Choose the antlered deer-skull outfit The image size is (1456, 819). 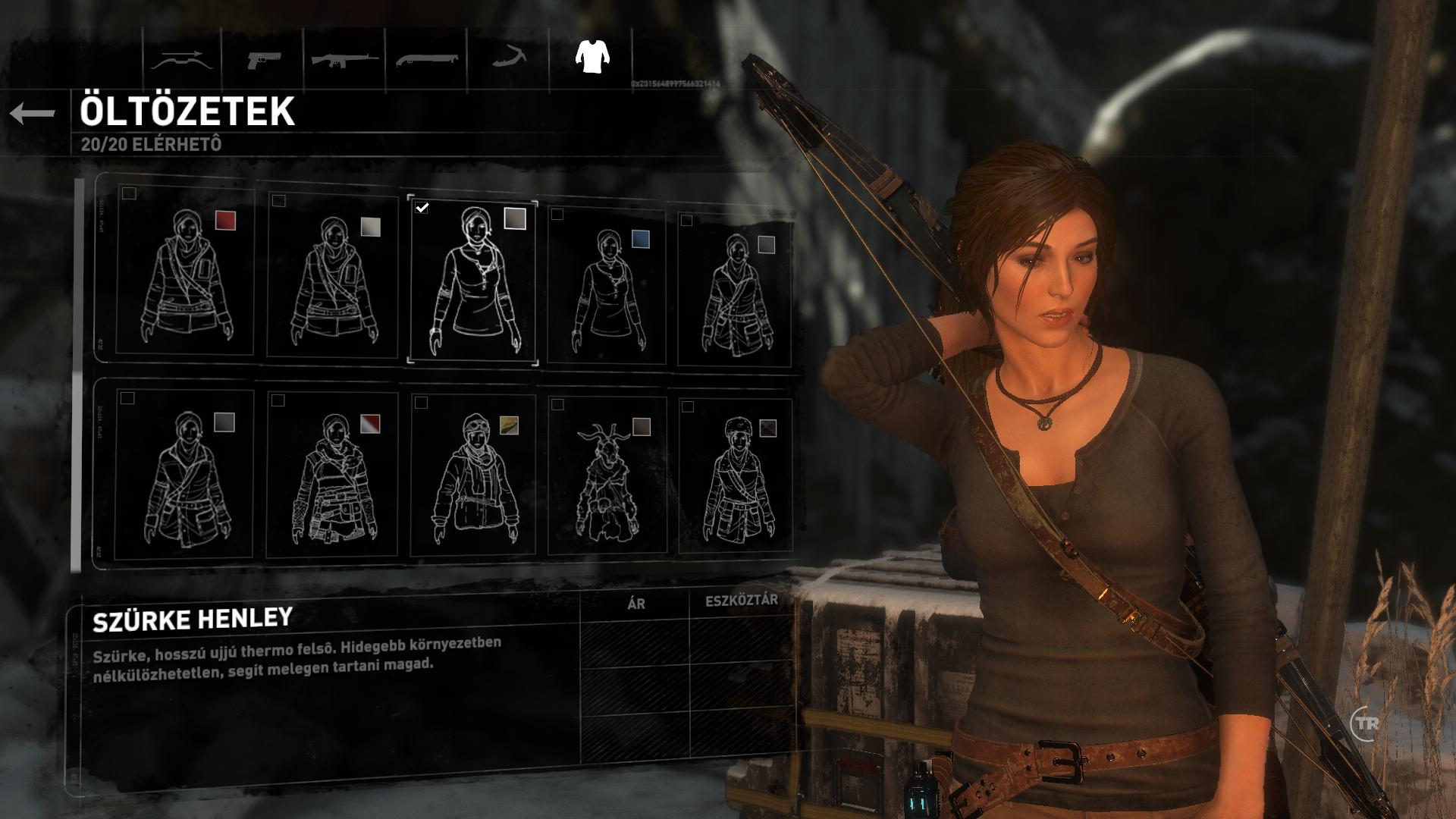tap(607, 478)
